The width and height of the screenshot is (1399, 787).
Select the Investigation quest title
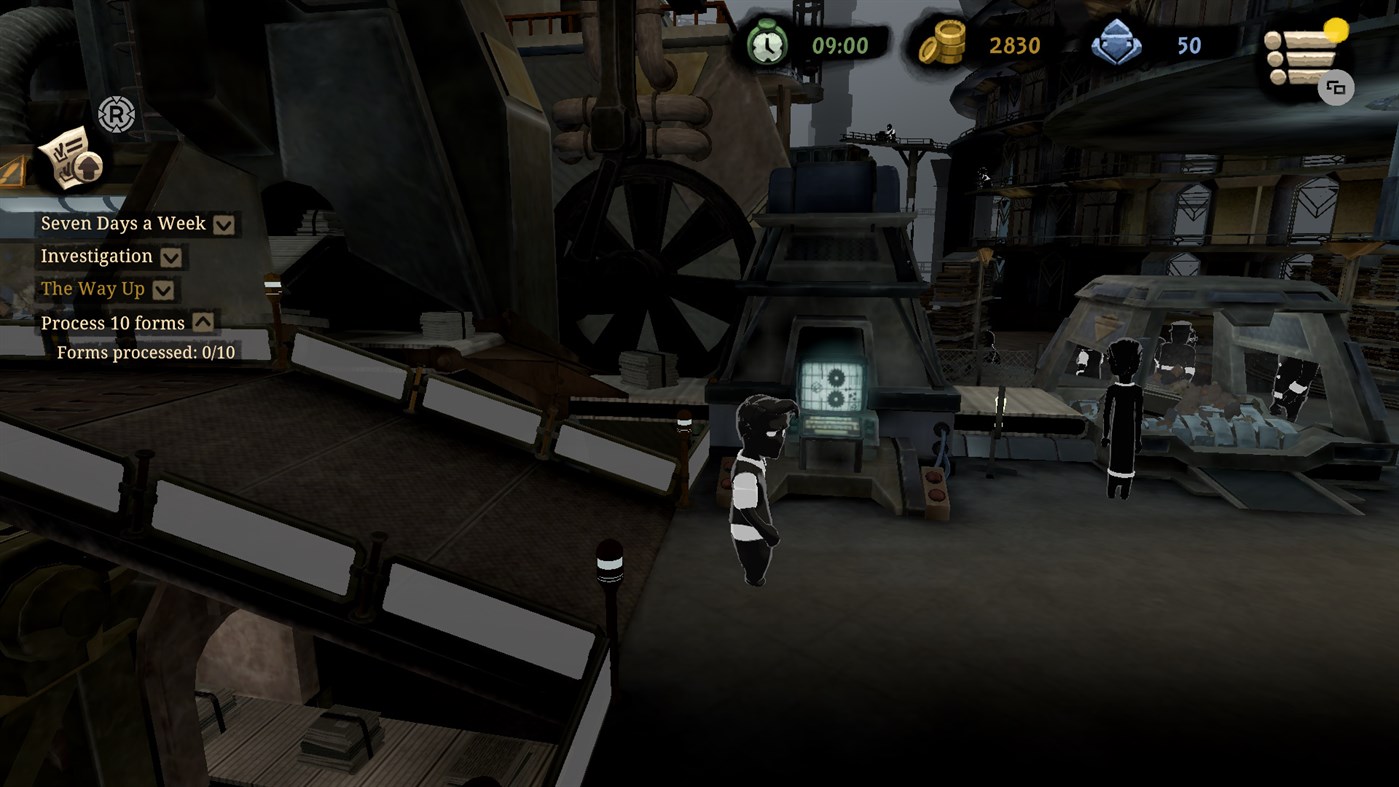click(x=97, y=256)
